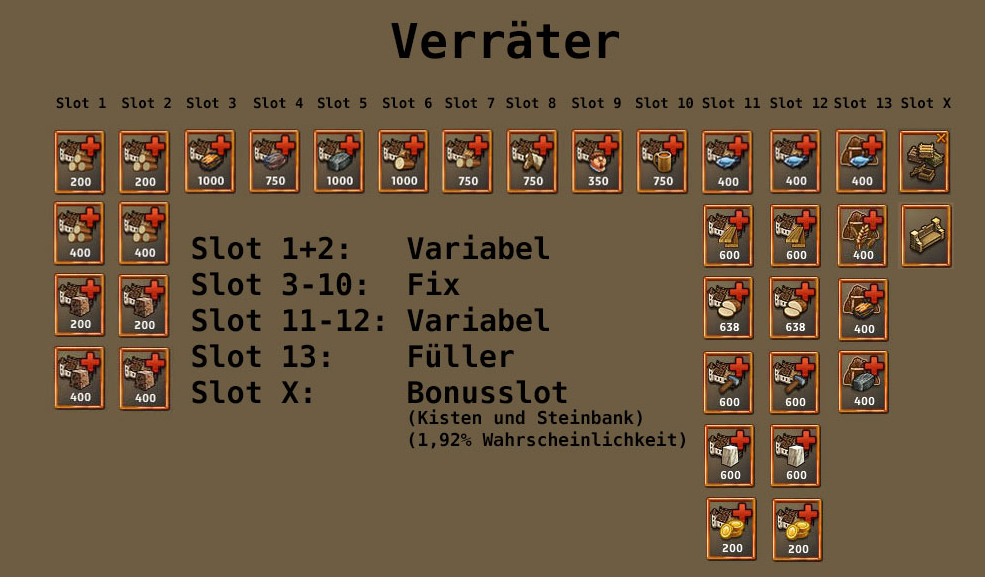Select the wheat filler reward showing 400

click(x=862, y=236)
